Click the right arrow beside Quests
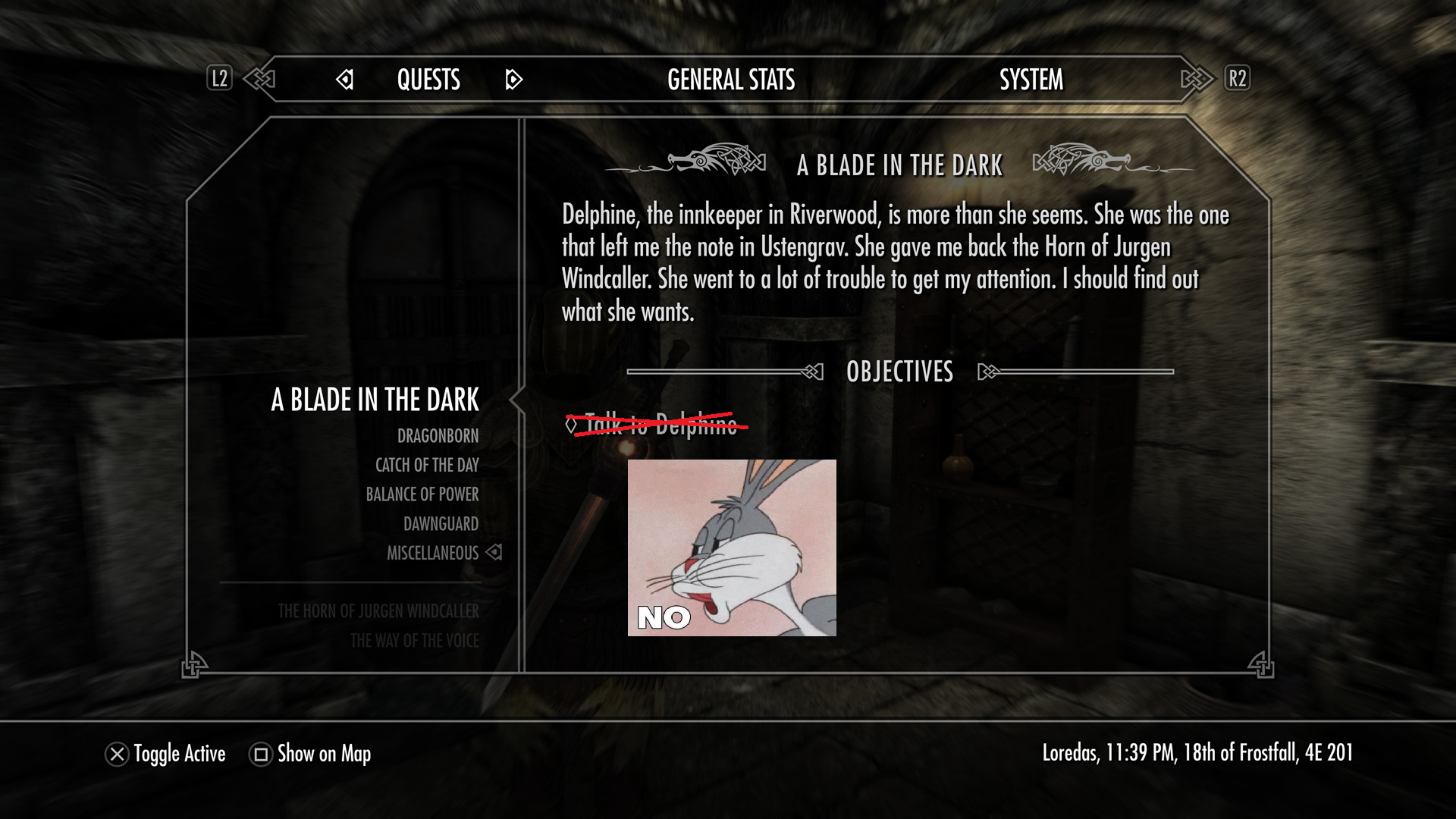The width and height of the screenshot is (1456, 819). coord(513,80)
